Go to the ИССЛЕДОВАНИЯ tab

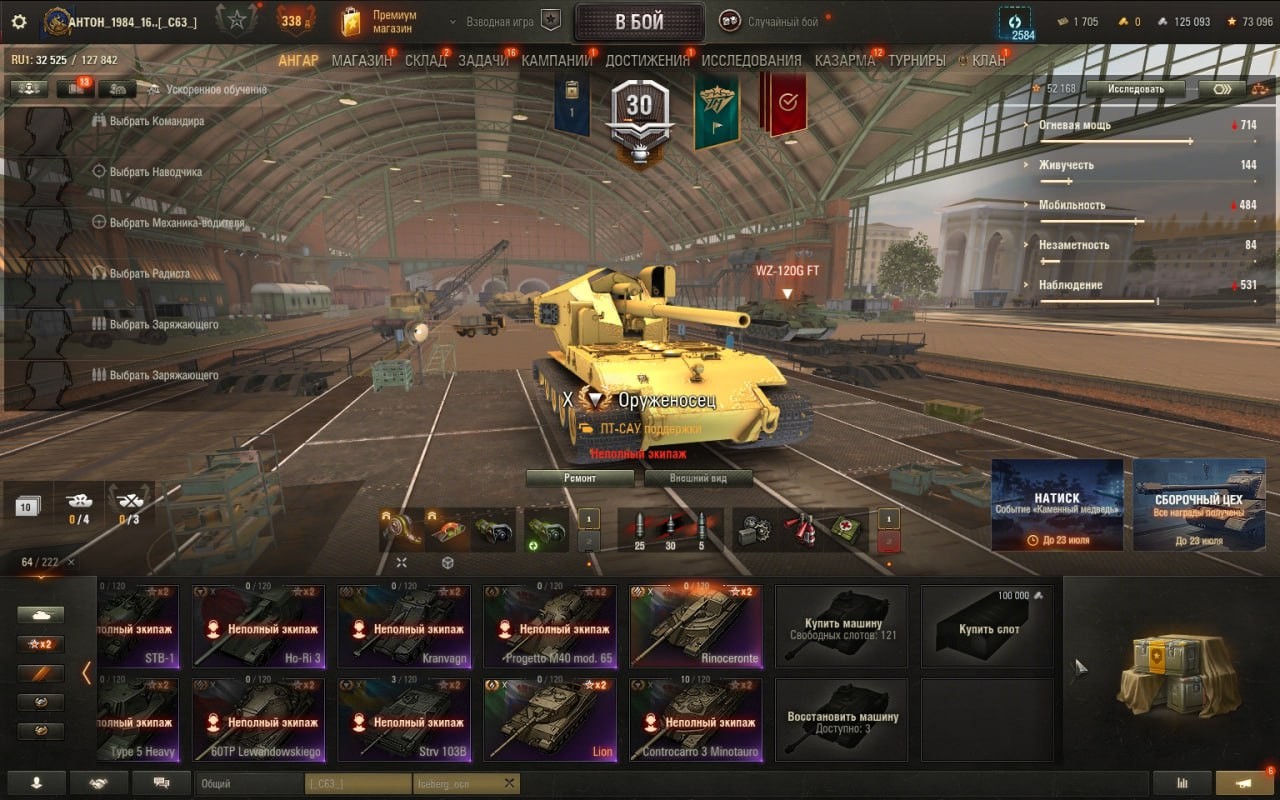point(751,60)
